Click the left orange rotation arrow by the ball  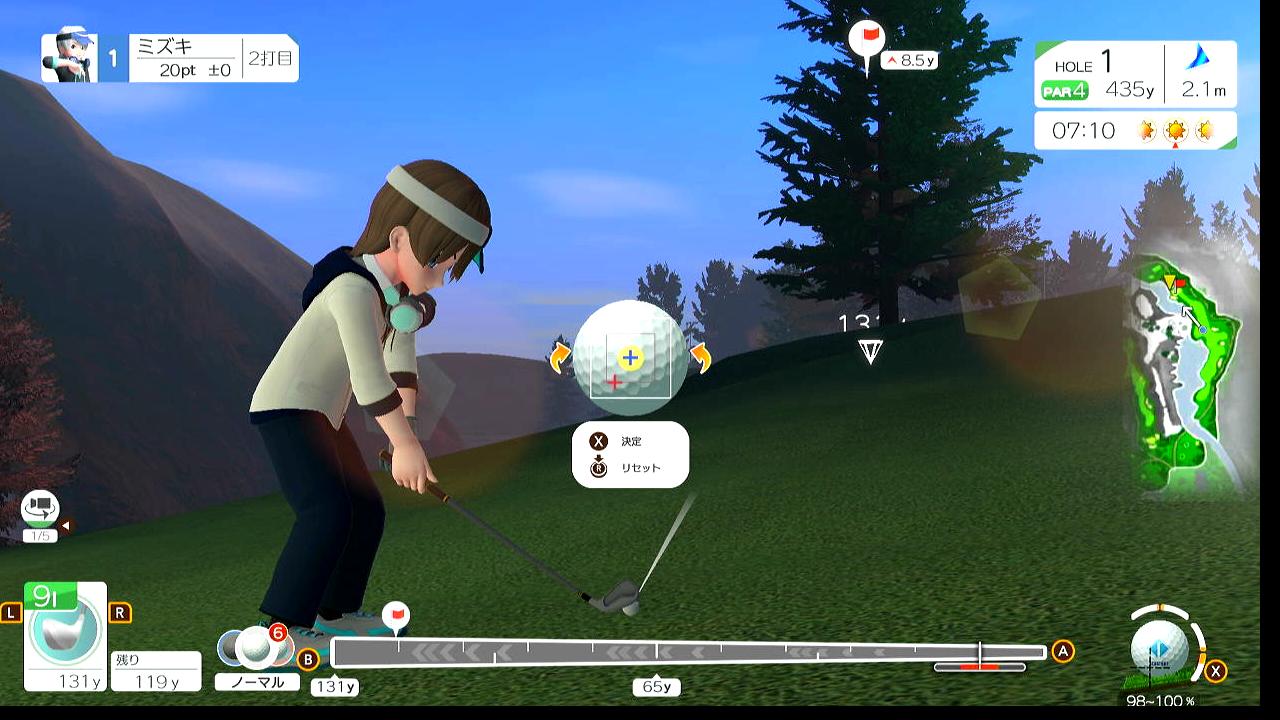coord(560,358)
